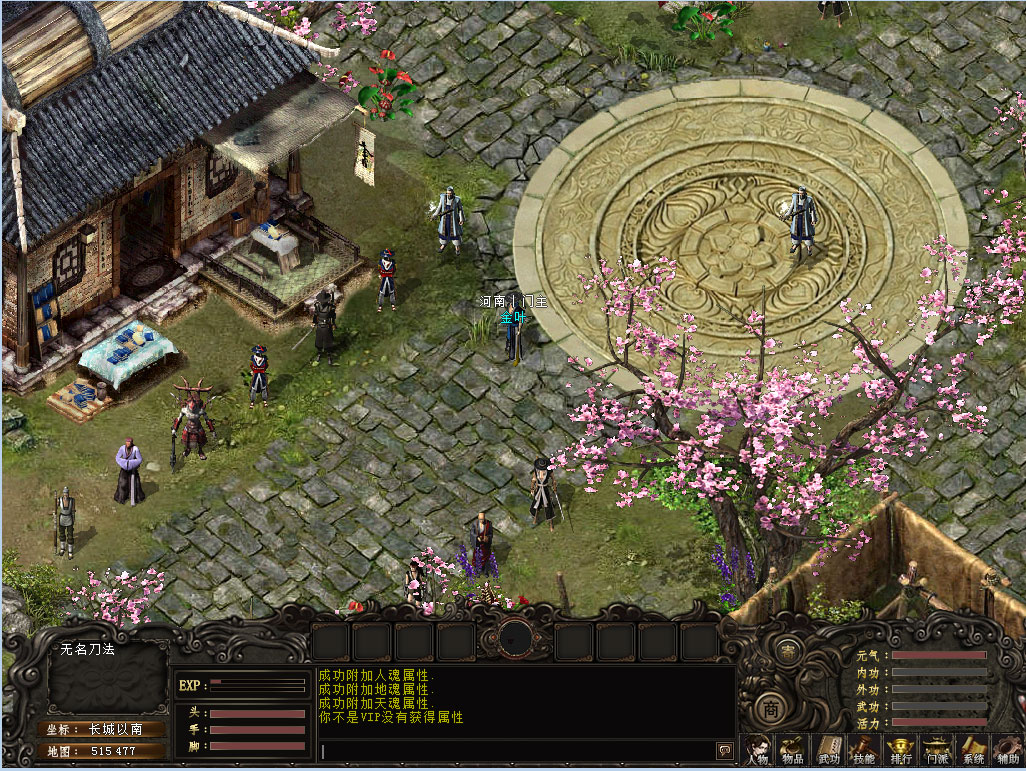This screenshot has width=1026, height=771.
Task: Click into the chat input field
Action: 515,751
